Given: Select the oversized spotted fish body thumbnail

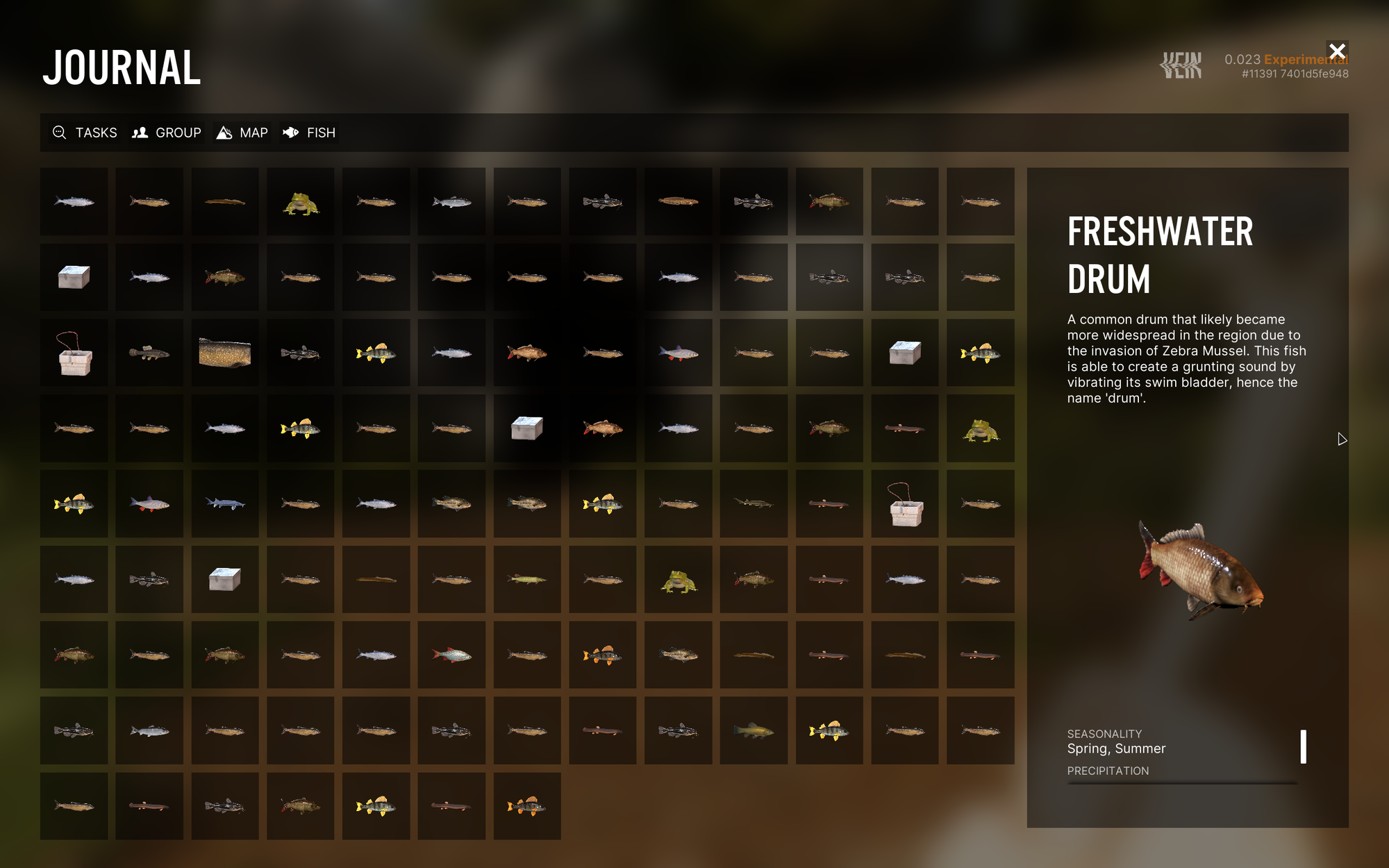Looking at the screenshot, I should 225,353.
